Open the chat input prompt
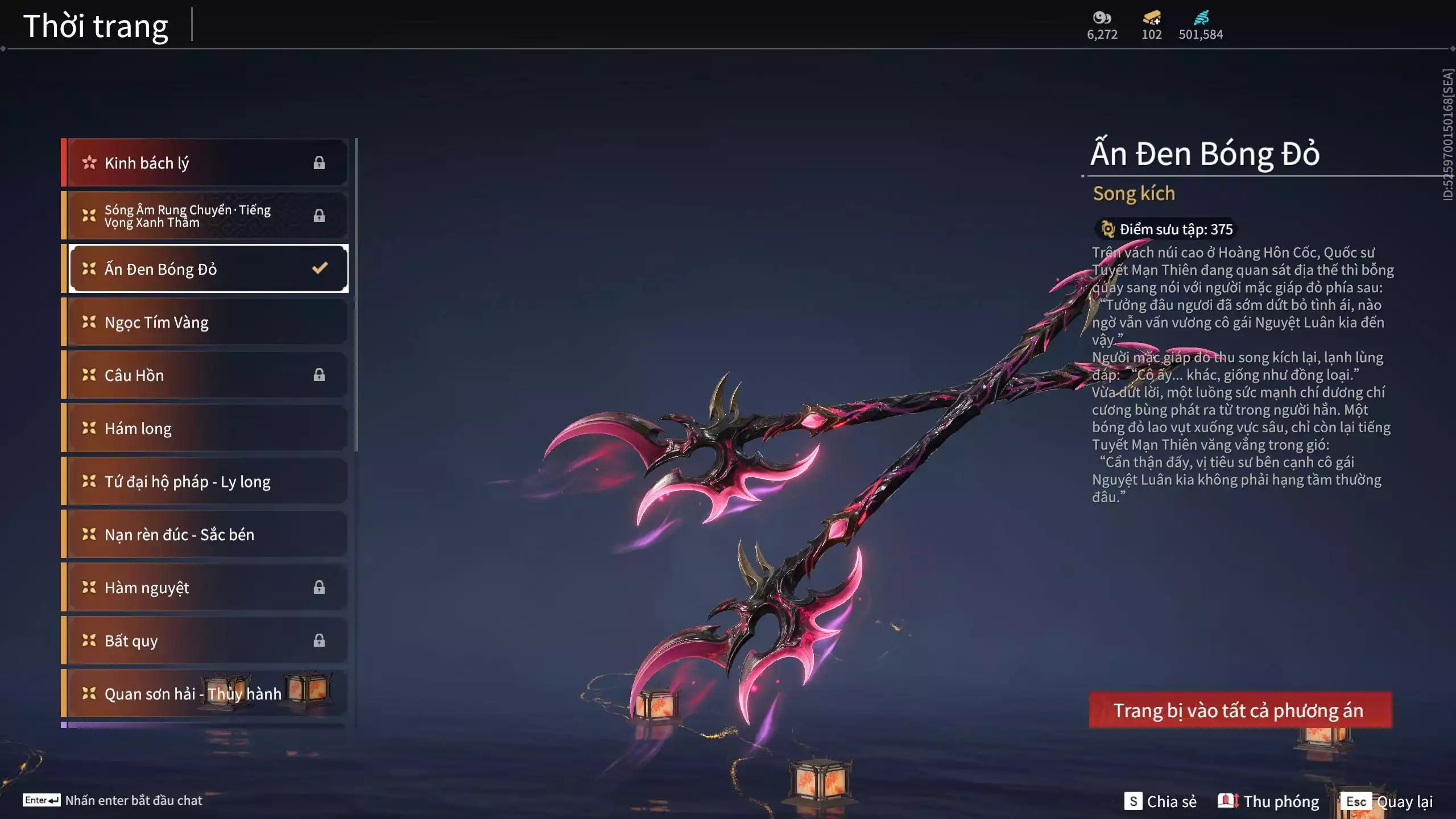 pos(113,800)
